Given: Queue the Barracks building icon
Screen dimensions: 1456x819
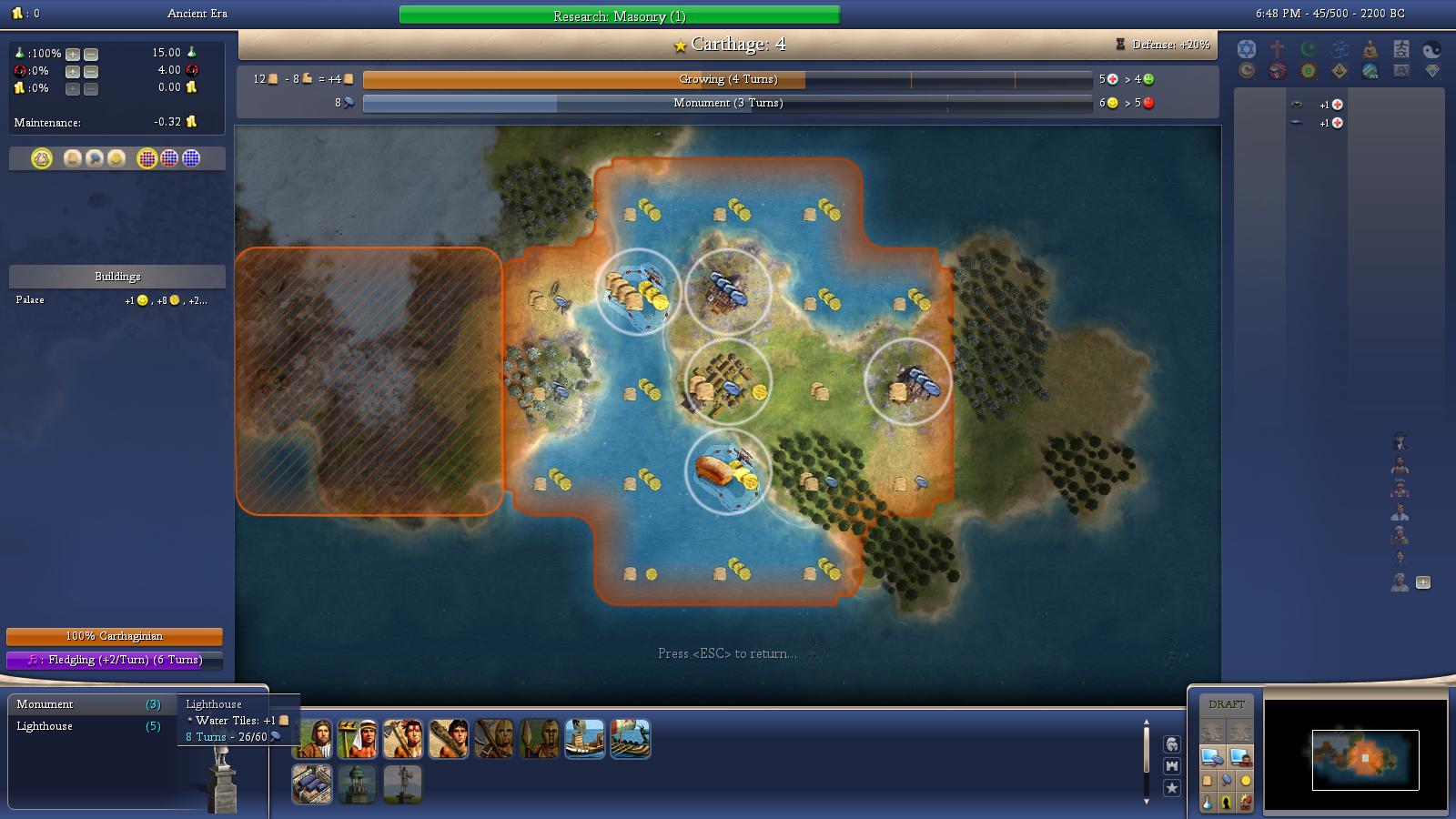Looking at the screenshot, I should point(312,784).
